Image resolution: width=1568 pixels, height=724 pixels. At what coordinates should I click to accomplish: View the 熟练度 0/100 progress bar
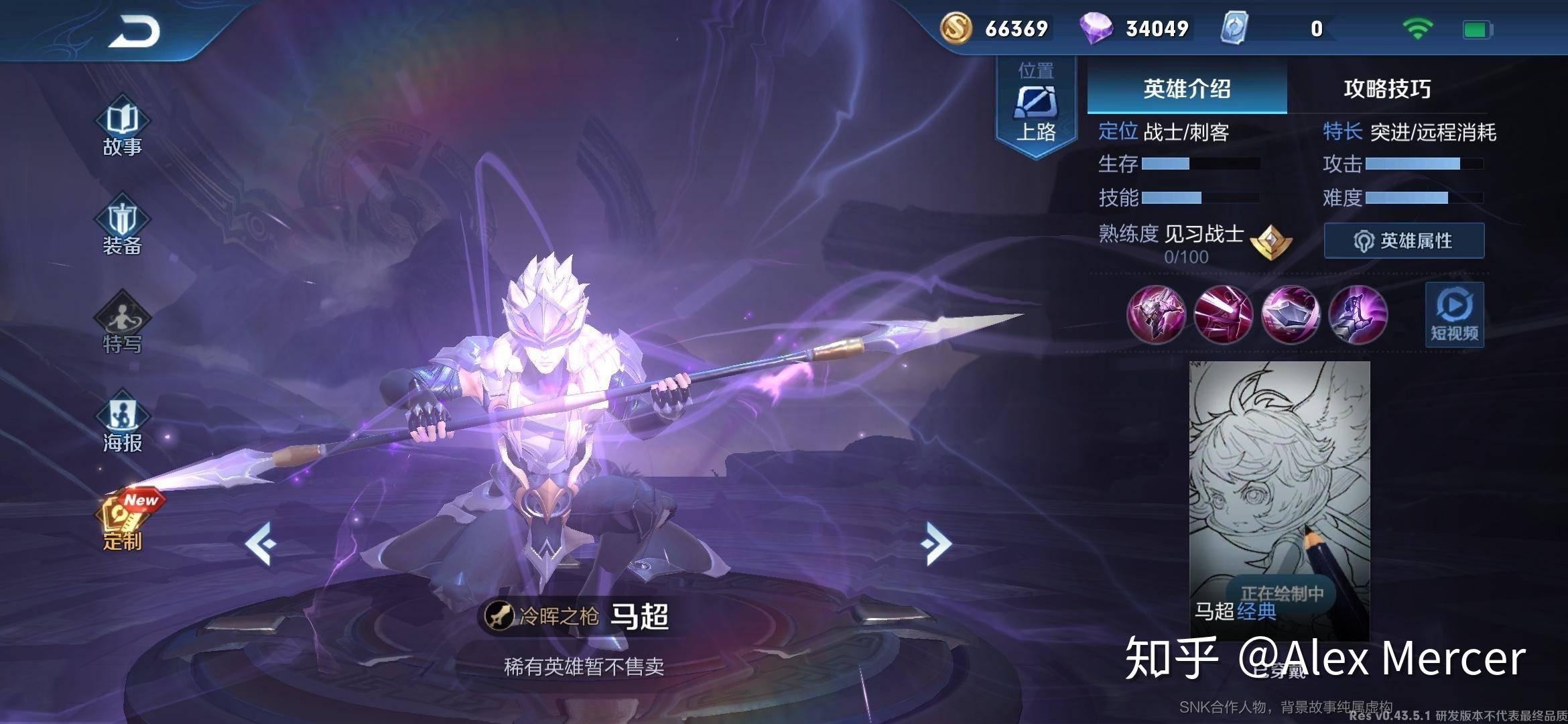[1187, 256]
